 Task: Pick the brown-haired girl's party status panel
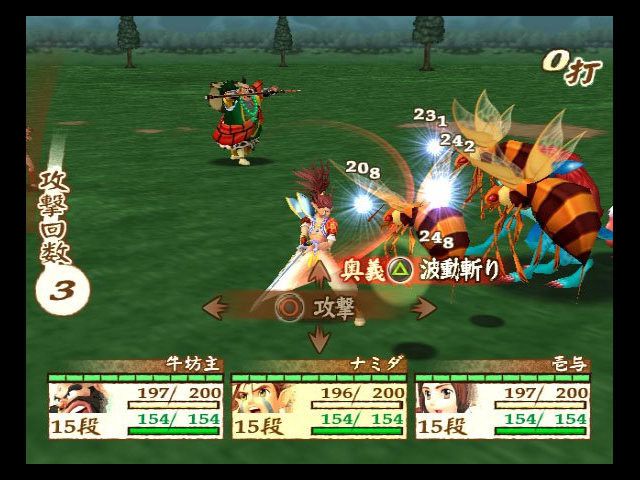tap(502, 404)
